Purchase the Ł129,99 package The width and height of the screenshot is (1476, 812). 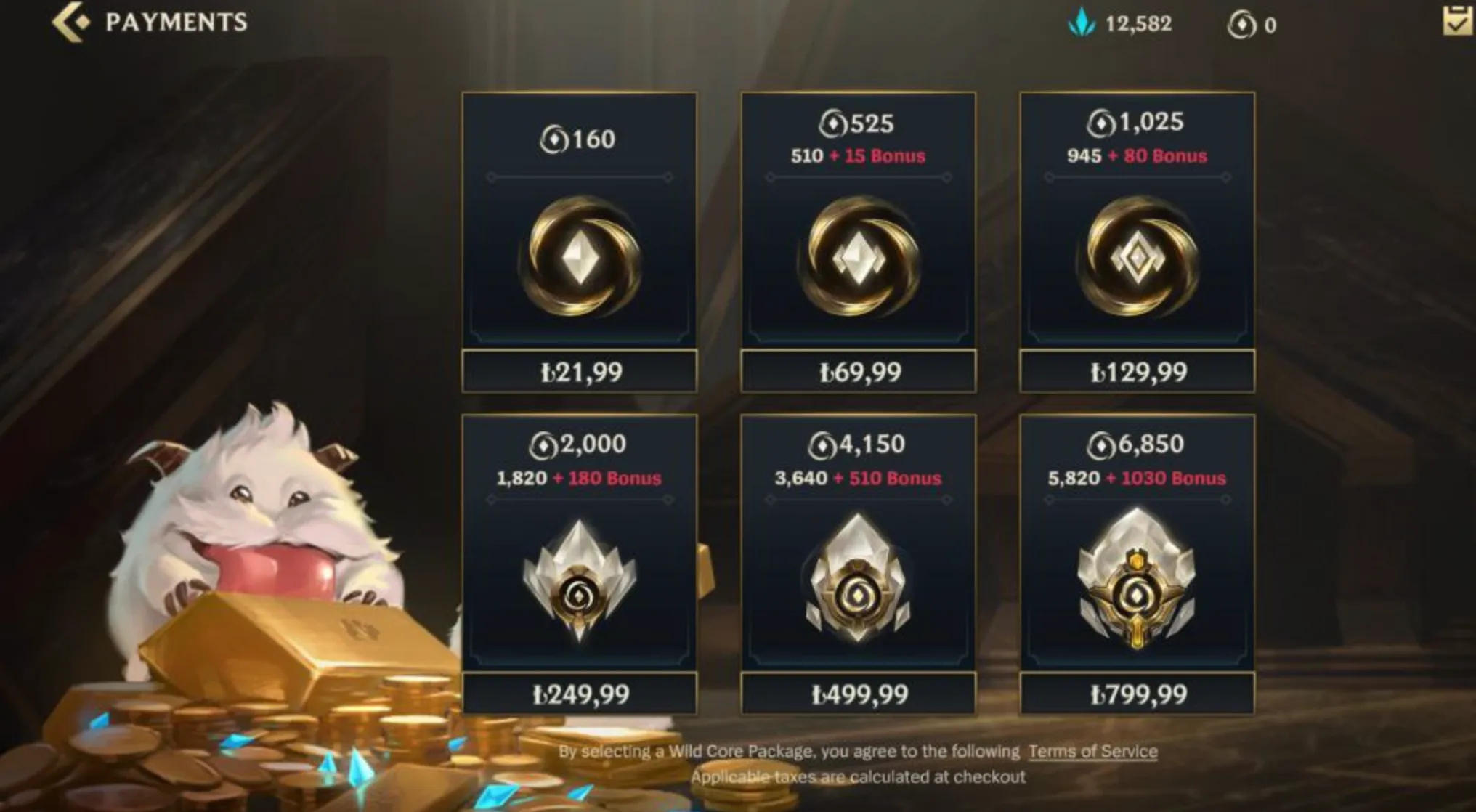[x=1137, y=372]
